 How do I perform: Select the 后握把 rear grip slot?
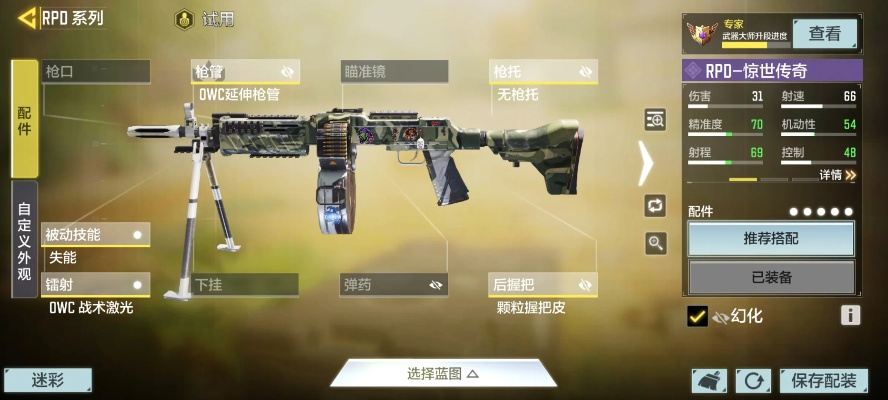(543, 285)
